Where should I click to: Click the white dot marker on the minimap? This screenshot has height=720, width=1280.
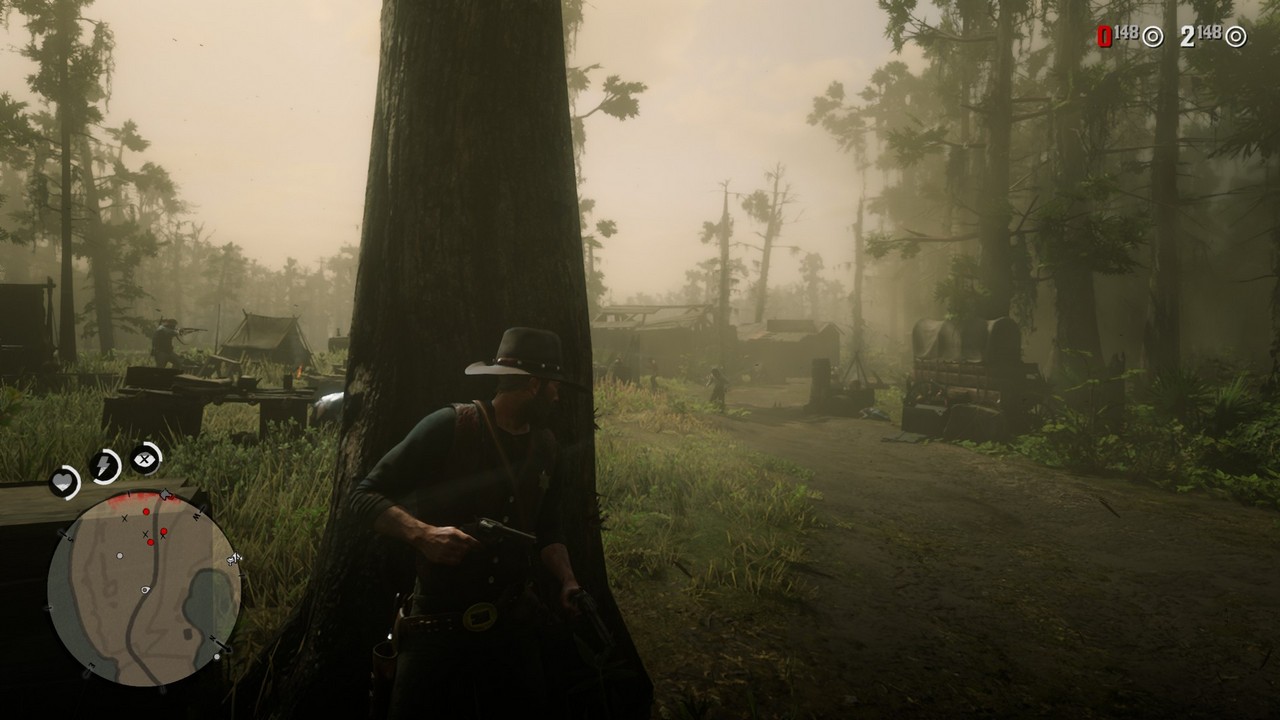point(119,556)
